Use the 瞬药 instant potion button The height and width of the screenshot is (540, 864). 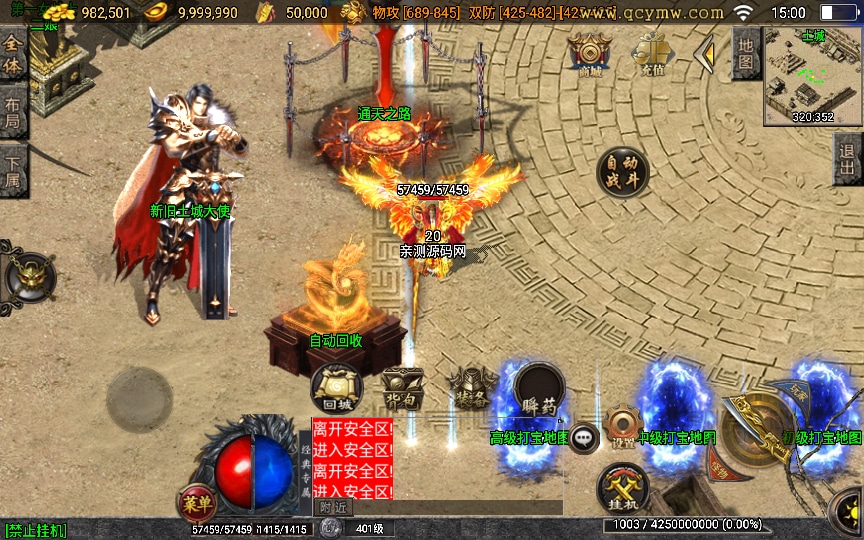pyautogui.click(x=539, y=391)
